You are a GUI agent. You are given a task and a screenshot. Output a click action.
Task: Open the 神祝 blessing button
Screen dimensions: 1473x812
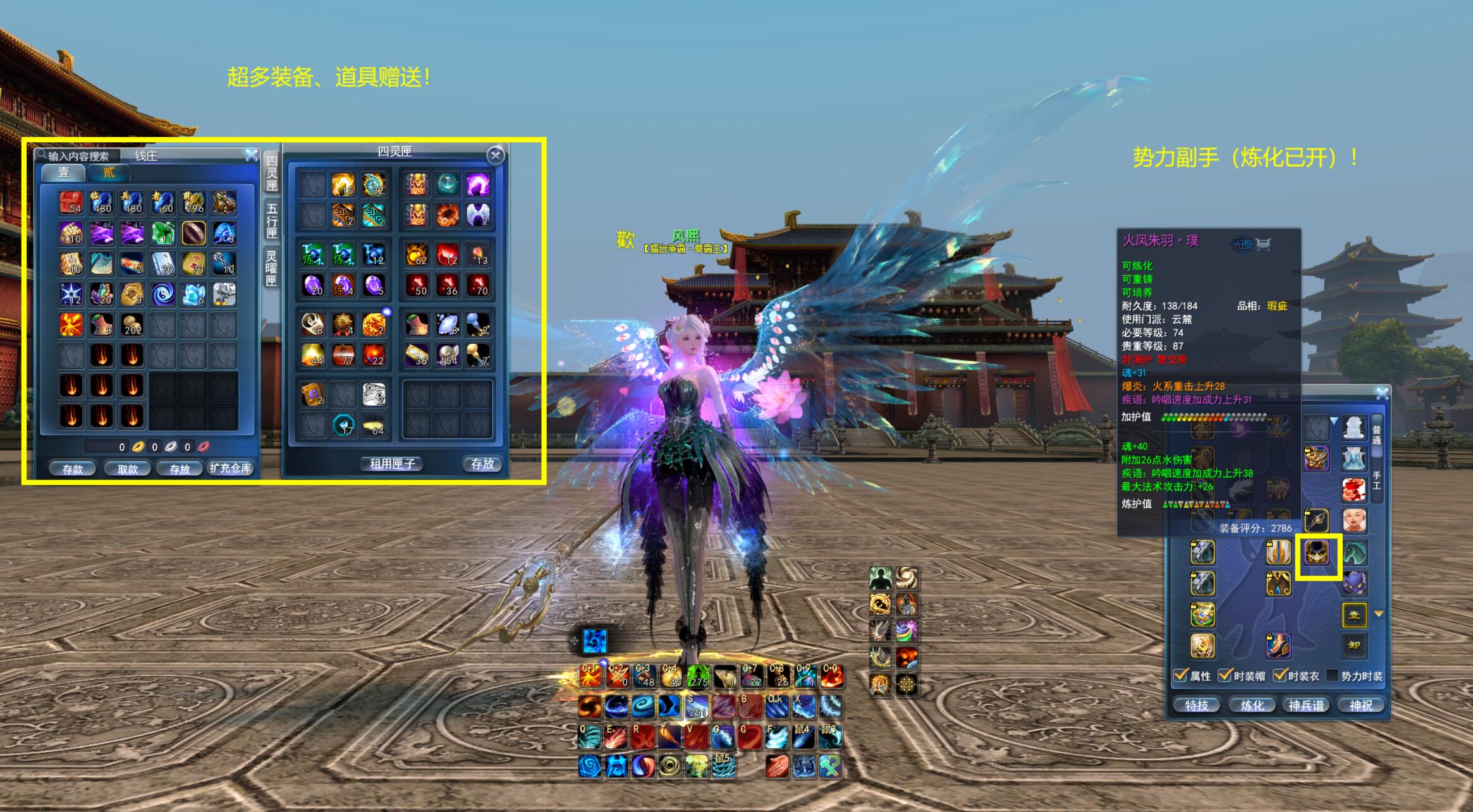pyautogui.click(x=1361, y=705)
